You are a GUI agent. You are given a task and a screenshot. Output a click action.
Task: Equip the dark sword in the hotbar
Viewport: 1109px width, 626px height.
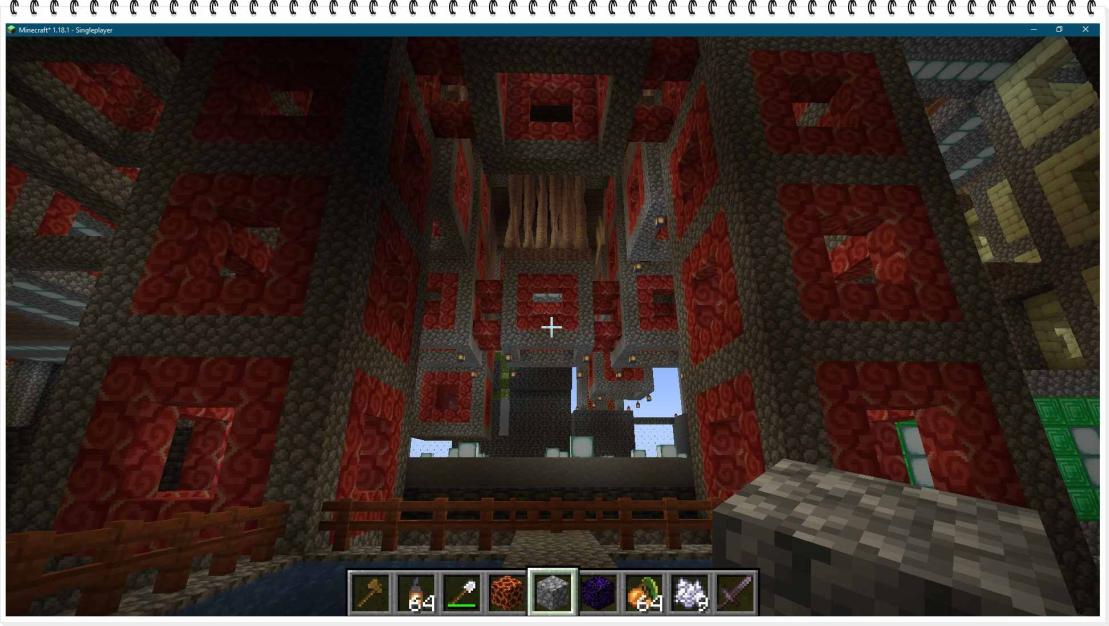click(x=736, y=593)
